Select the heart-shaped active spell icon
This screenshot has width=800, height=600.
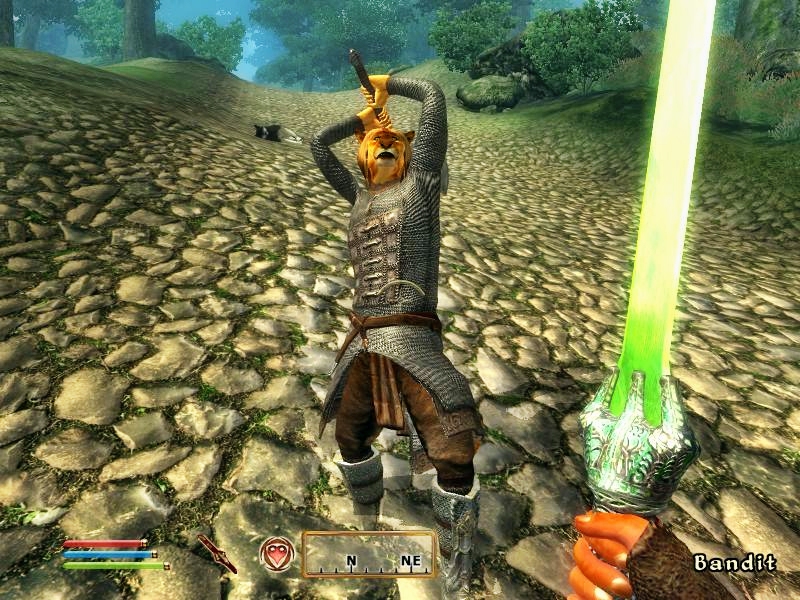click(x=277, y=553)
